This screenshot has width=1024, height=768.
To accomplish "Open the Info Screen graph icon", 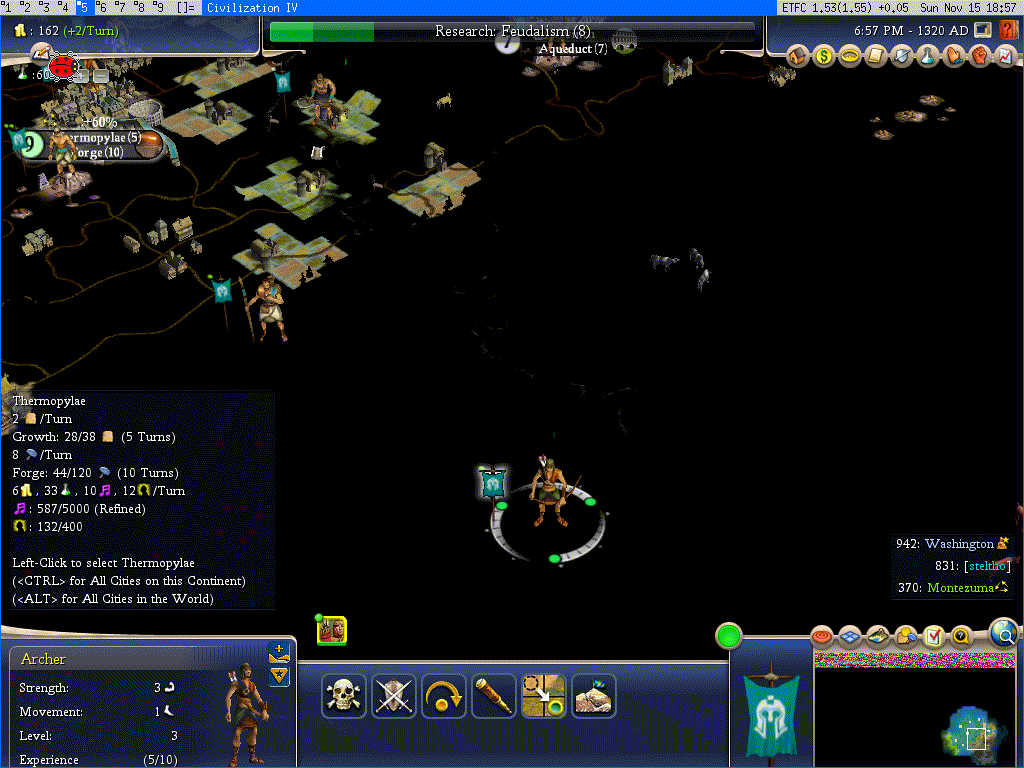I will pyautogui.click(x=1006, y=56).
